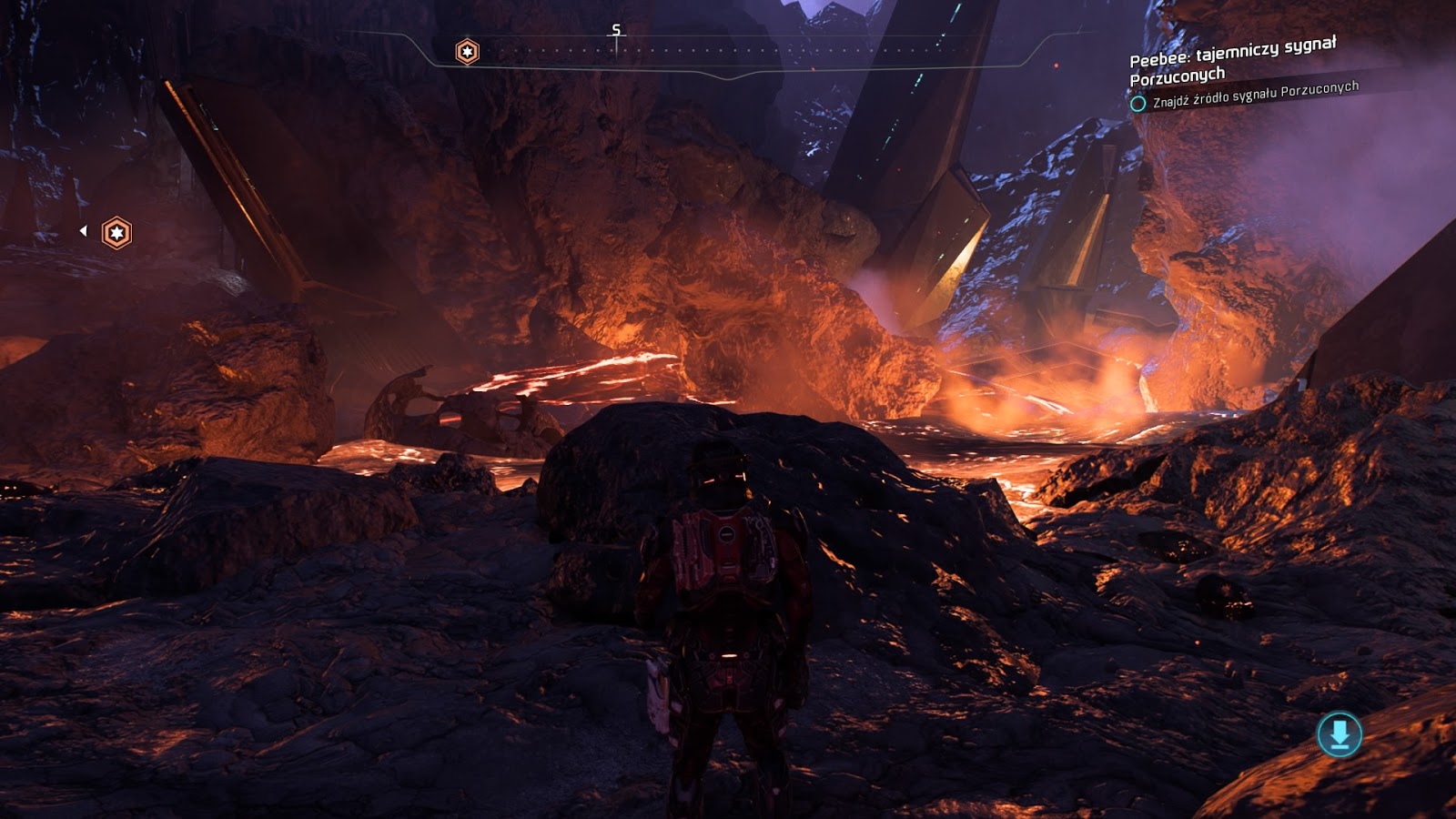1456x819 pixels.
Task: Click the off-screen objective hexagon indicator
Action: click(116, 233)
